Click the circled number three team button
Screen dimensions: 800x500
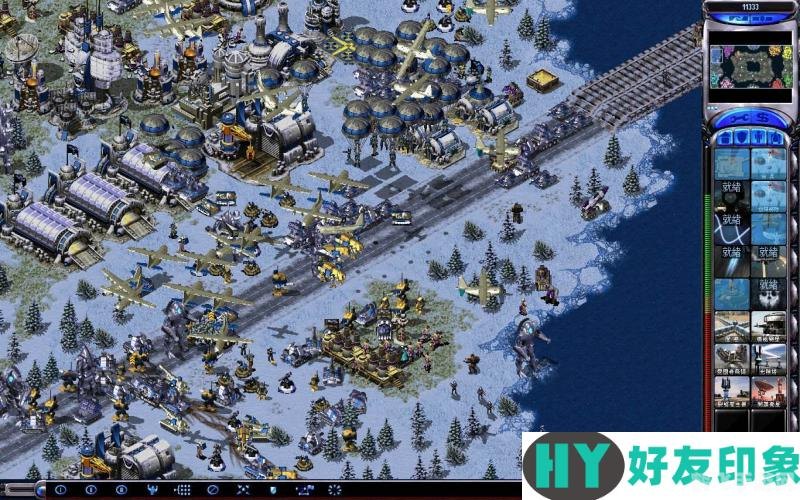122,490
